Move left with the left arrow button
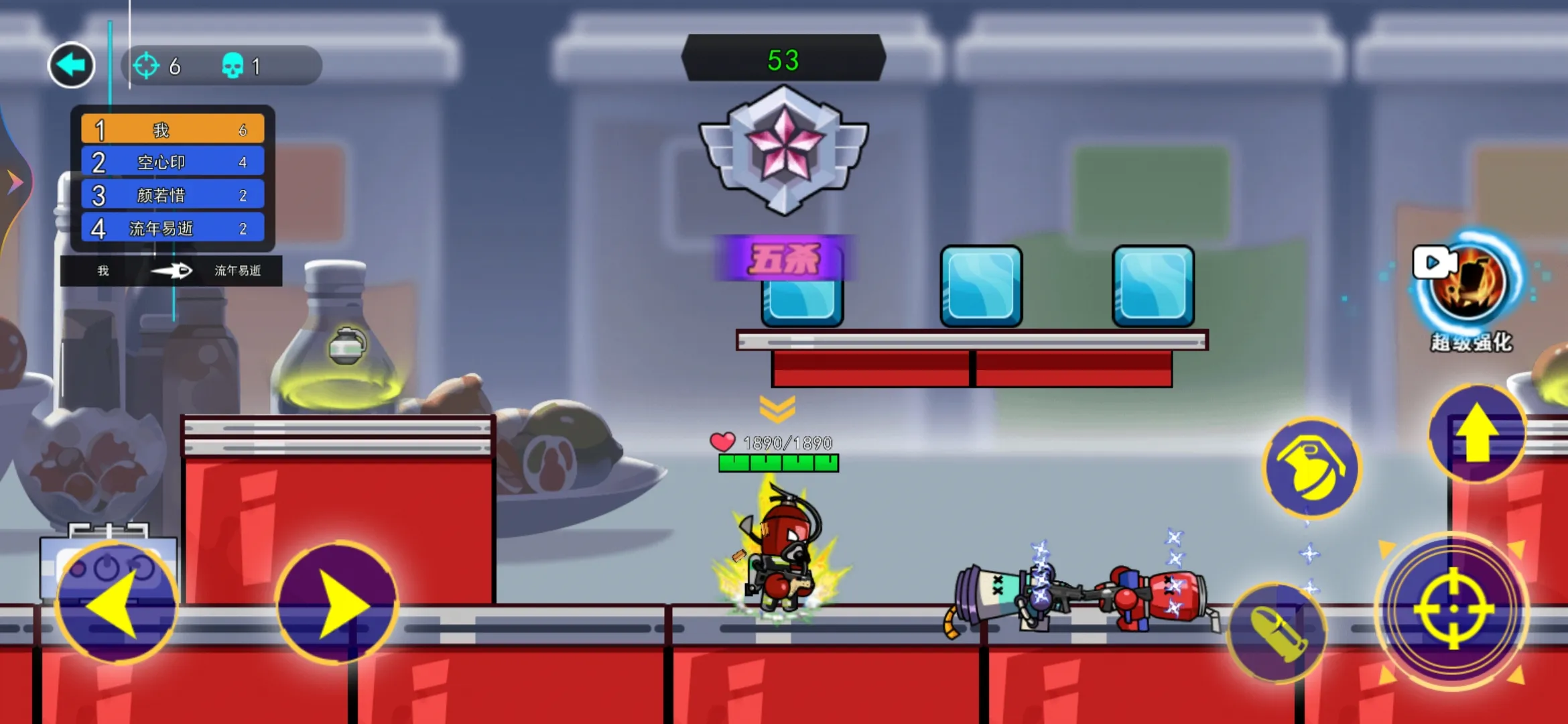 click(117, 604)
